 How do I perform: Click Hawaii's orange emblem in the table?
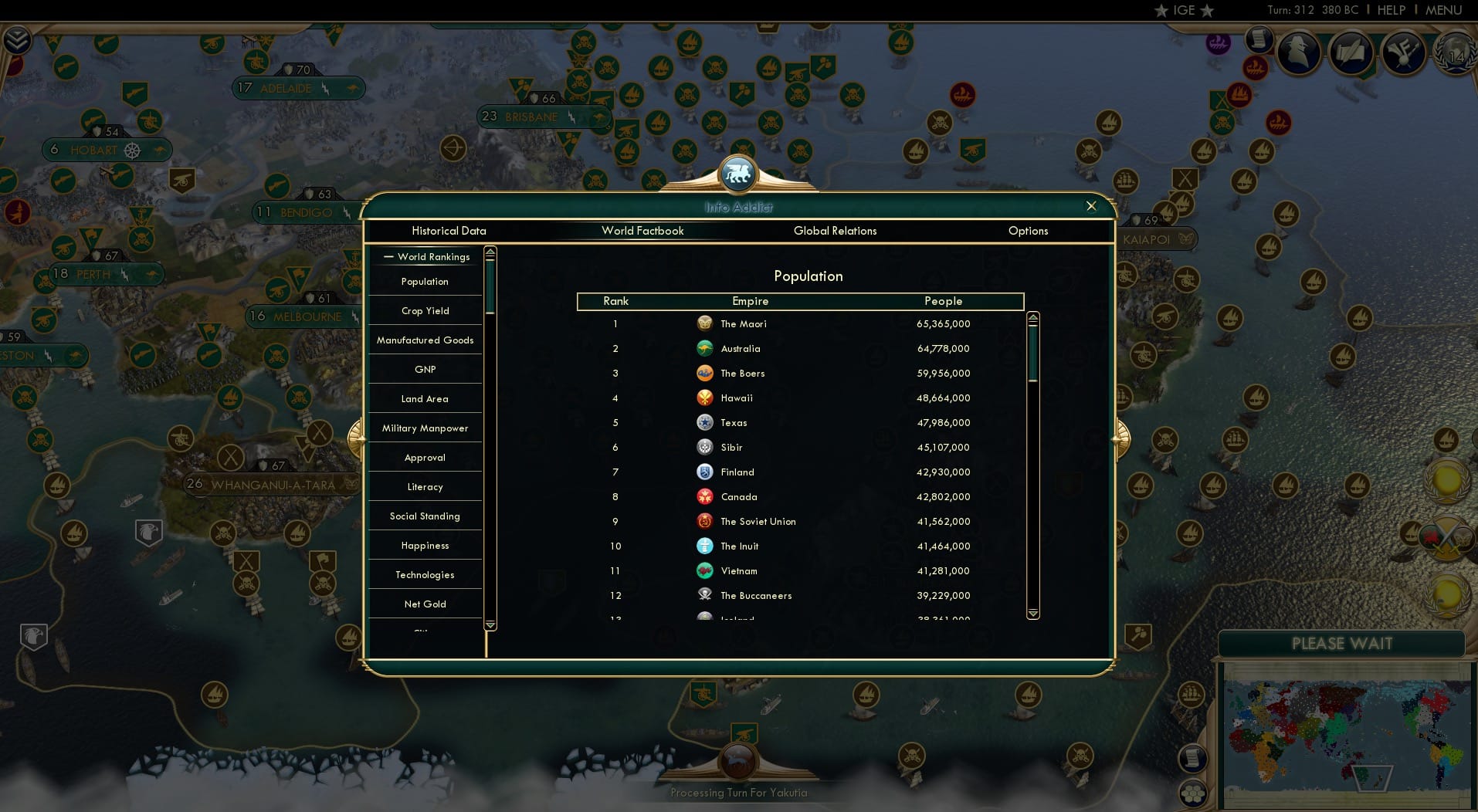pyautogui.click(x=705, y=398)
